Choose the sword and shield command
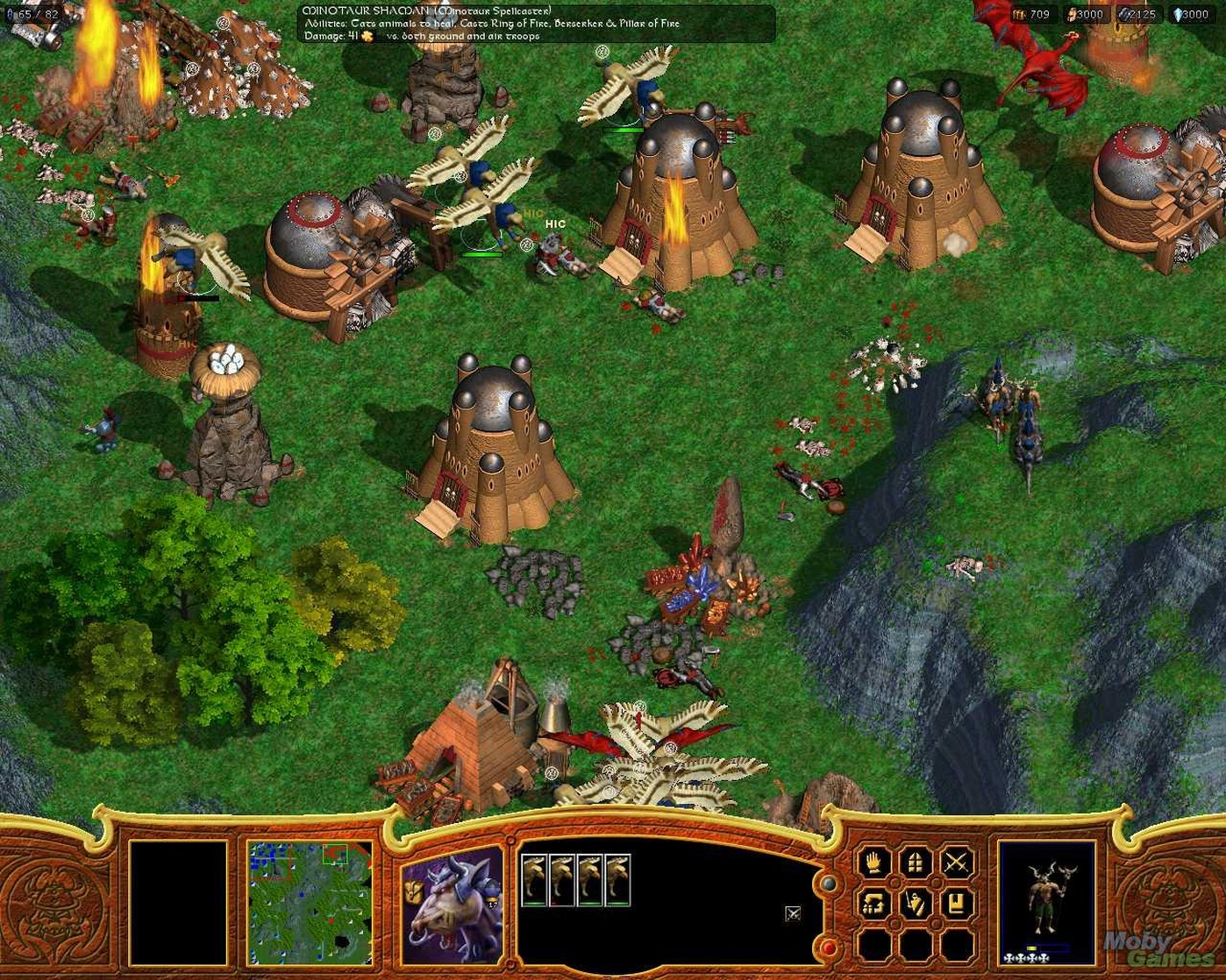This screenshot has height=980, width=1226. pyautogui.click(x=914, y=902)
